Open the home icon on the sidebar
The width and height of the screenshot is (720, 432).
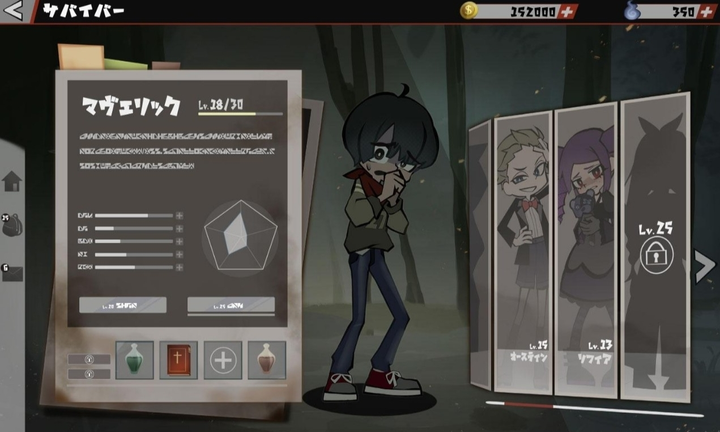tap(12, 181)
